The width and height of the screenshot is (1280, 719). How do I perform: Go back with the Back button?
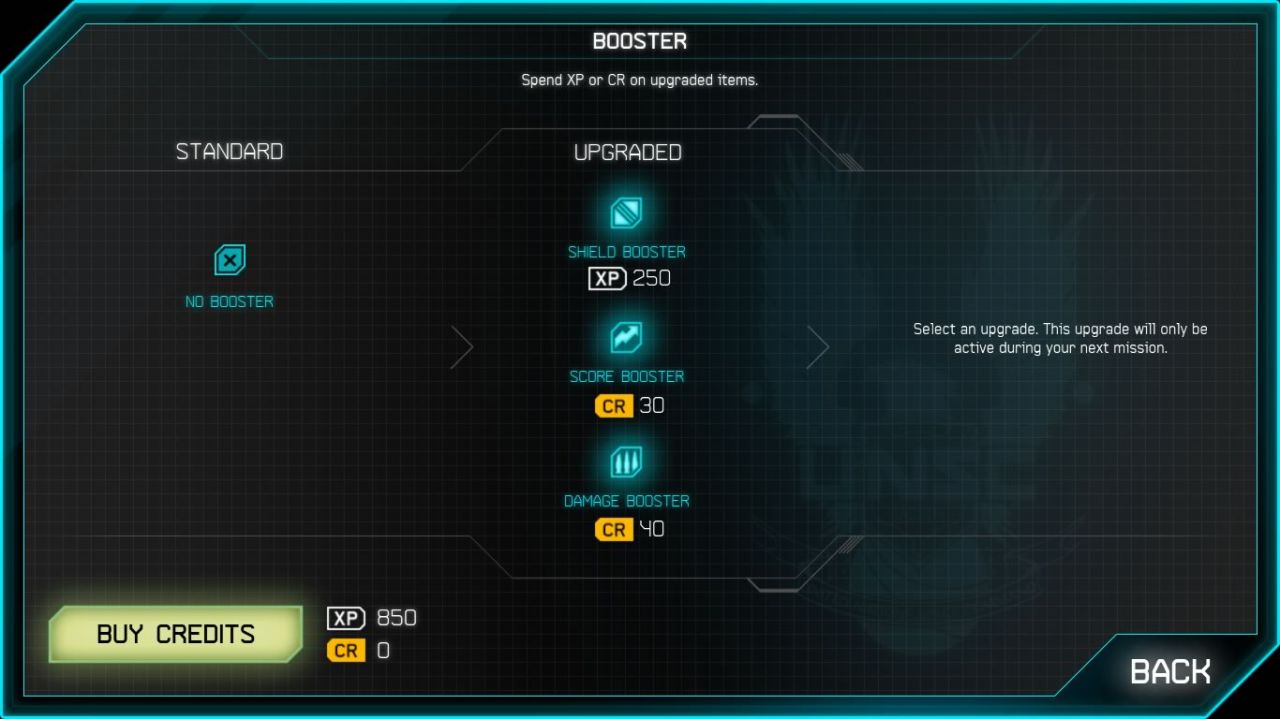1169,671
